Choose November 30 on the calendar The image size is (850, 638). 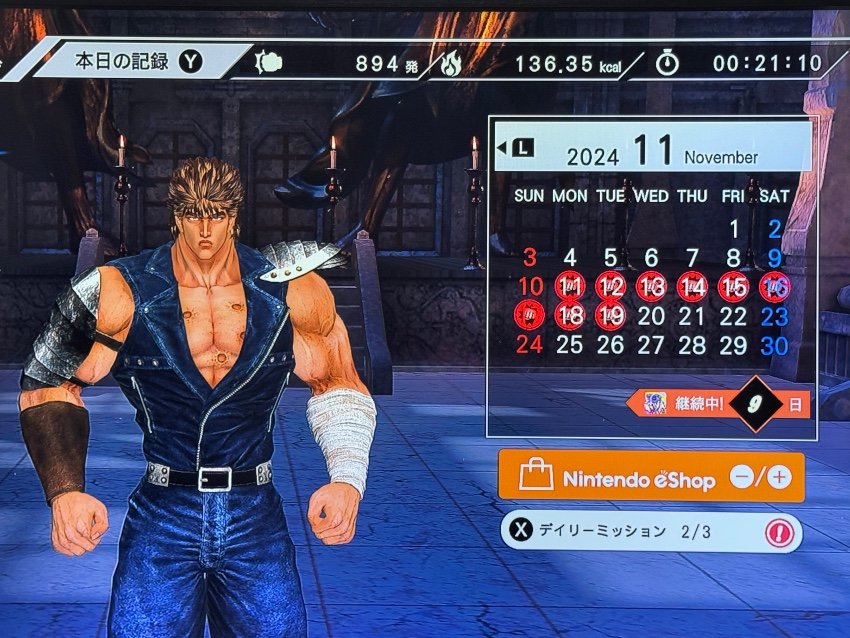774,345
